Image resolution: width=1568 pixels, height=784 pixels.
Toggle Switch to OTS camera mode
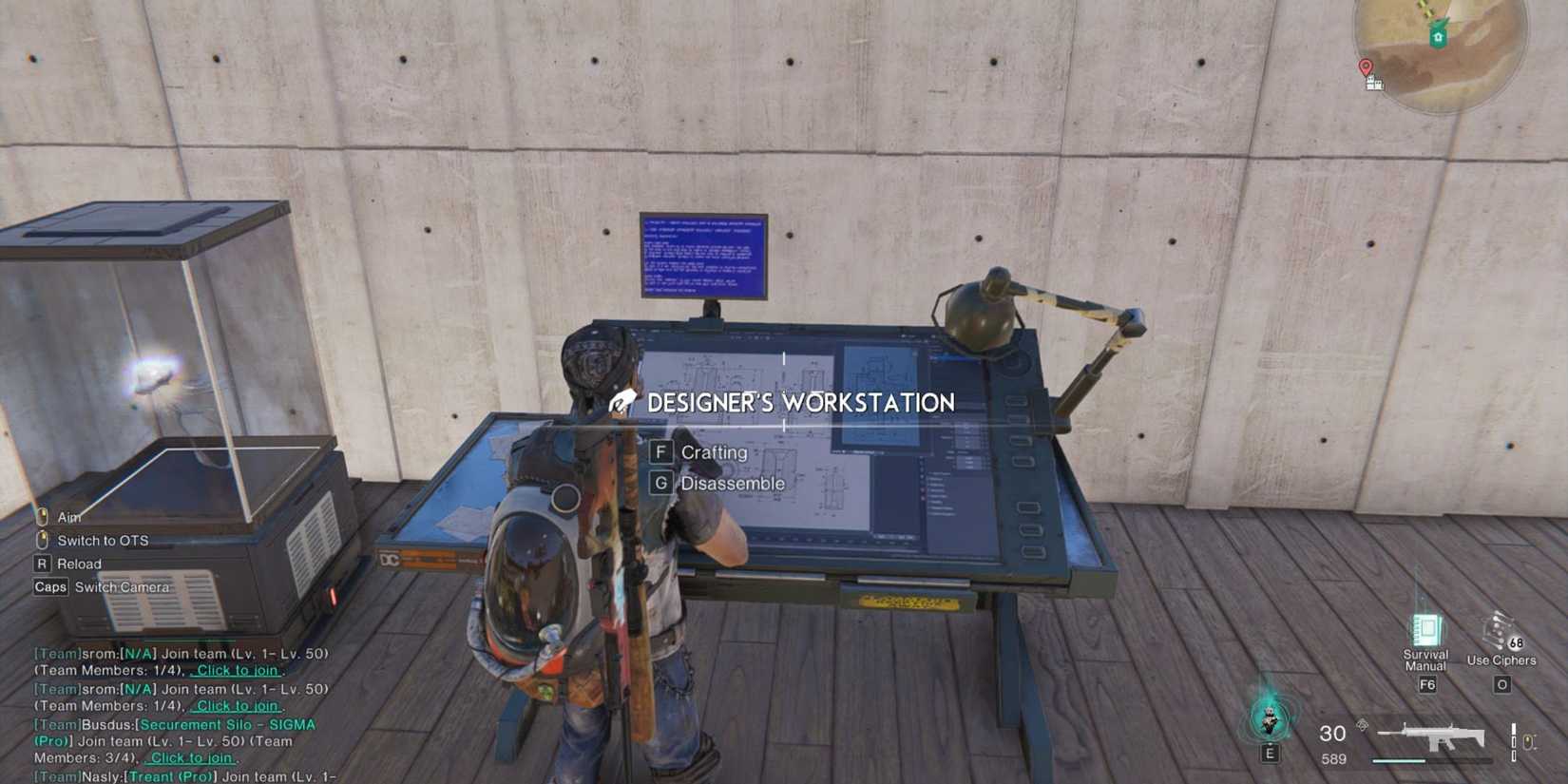pos(102,540)
